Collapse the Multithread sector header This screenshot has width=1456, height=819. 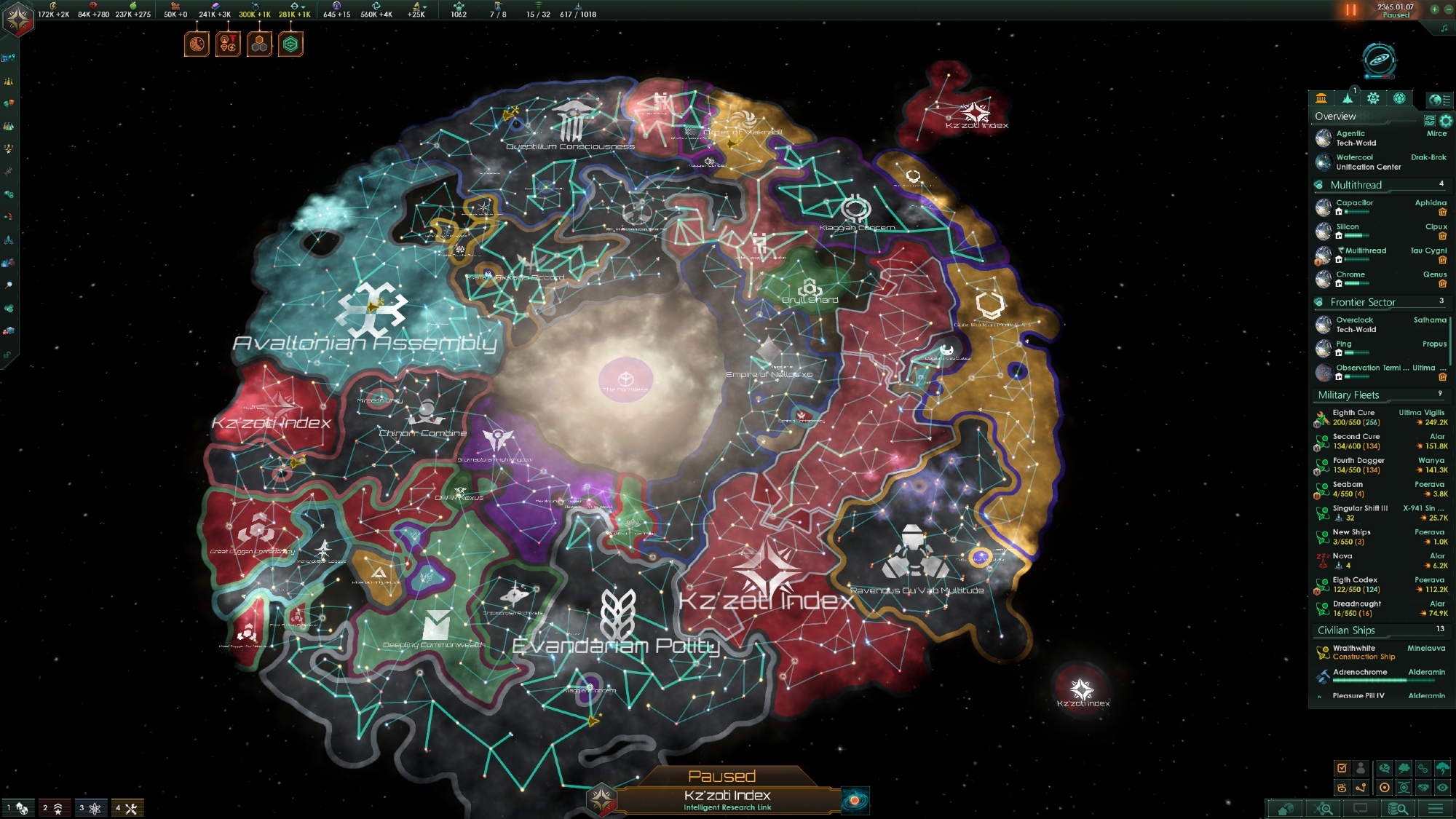(x=1356, y=185)
